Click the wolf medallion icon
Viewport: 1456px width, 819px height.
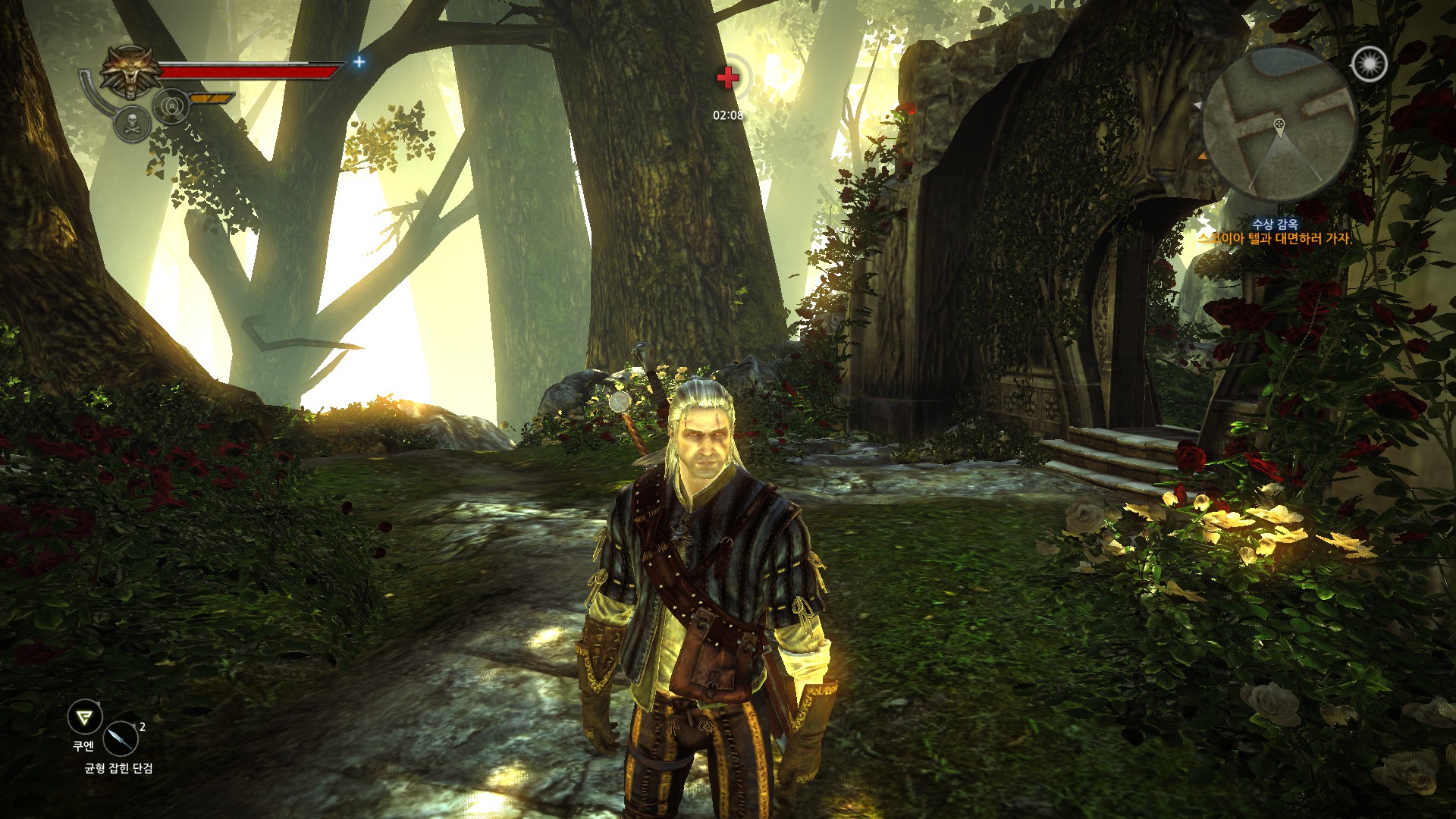tap(130, 72)
